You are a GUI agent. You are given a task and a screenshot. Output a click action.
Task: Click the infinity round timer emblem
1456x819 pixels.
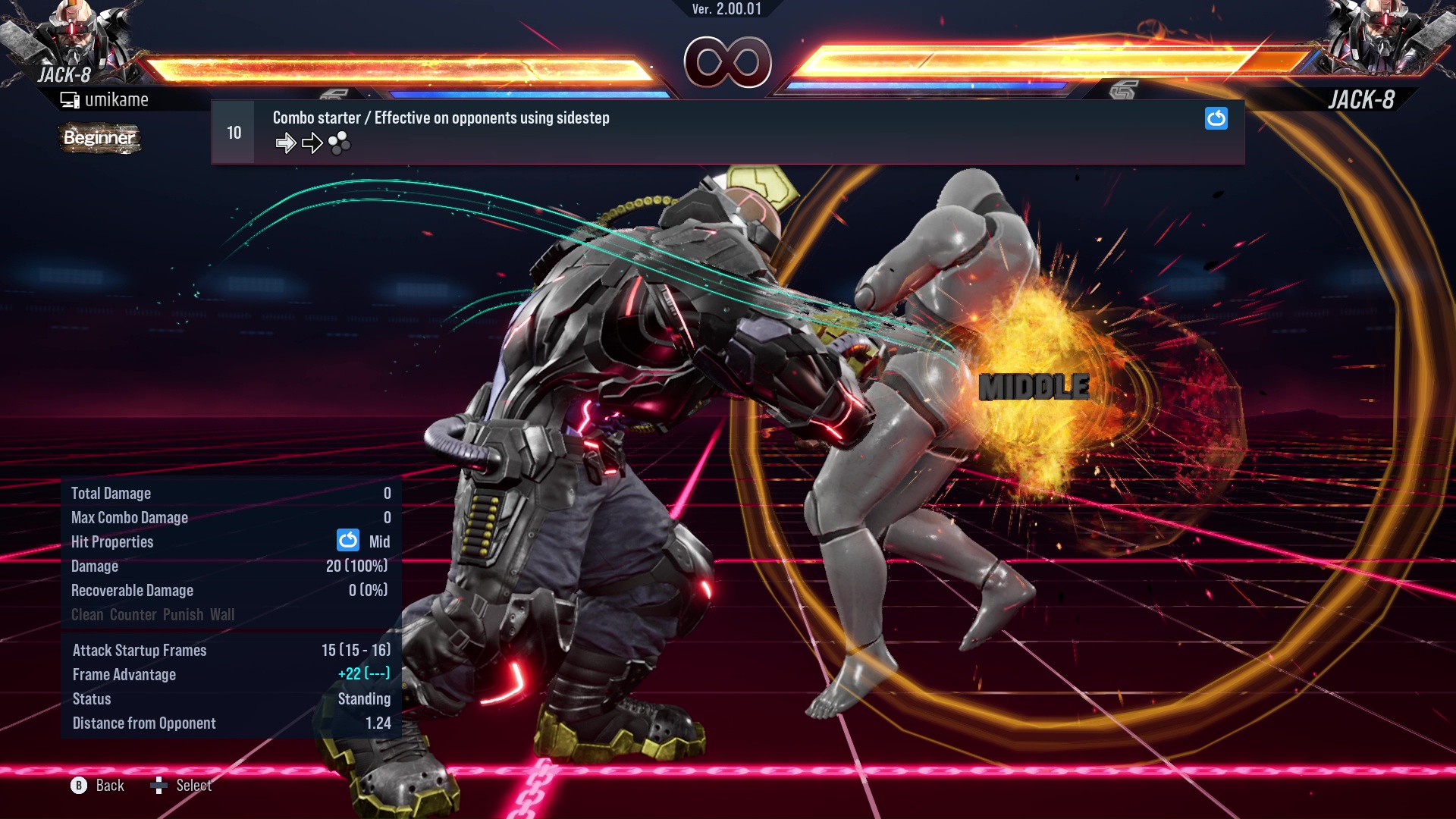tap(729, 62)
